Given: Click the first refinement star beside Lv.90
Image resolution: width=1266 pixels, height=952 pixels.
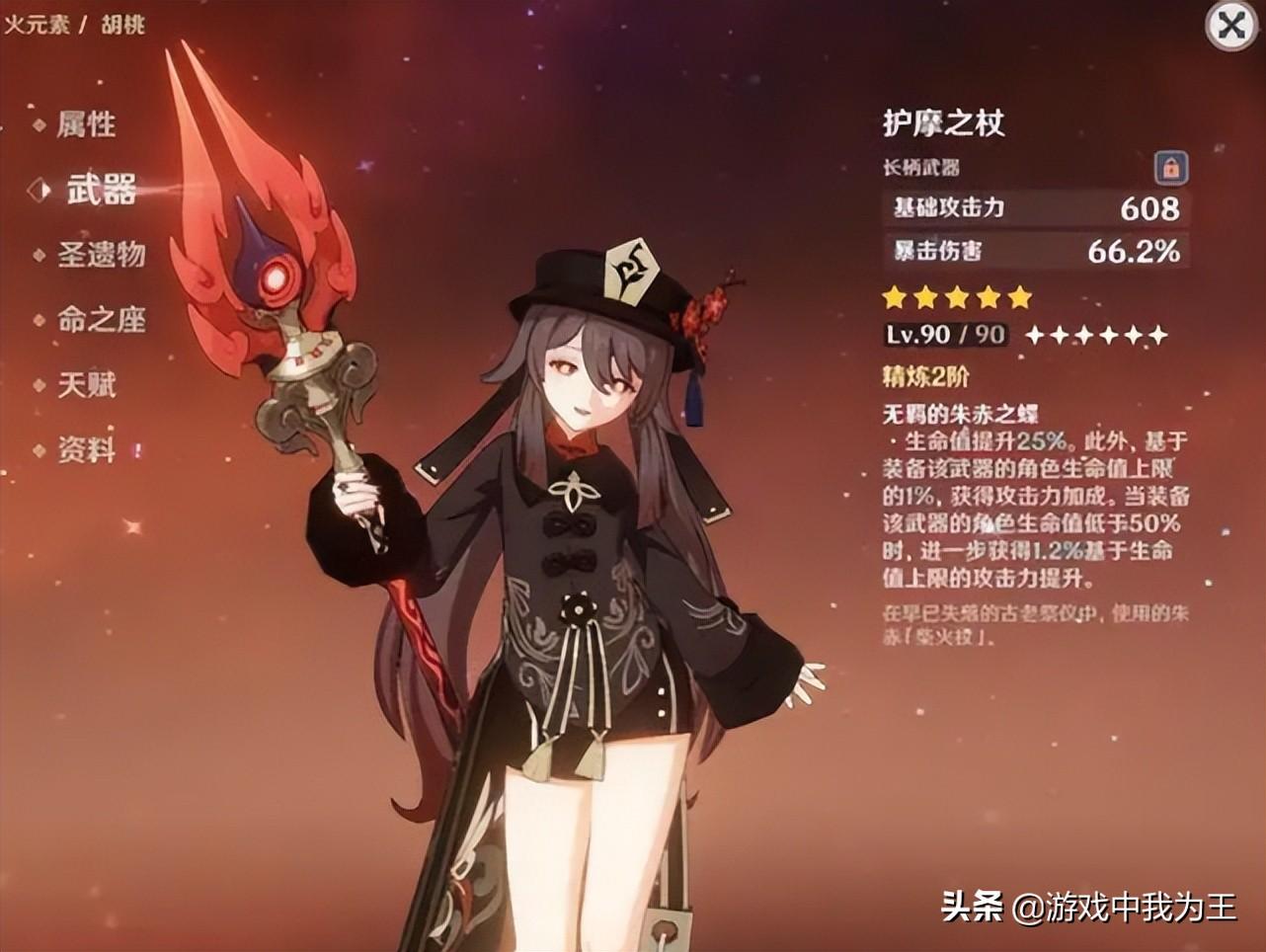Looking at the screenshot, I should 1033,336.
